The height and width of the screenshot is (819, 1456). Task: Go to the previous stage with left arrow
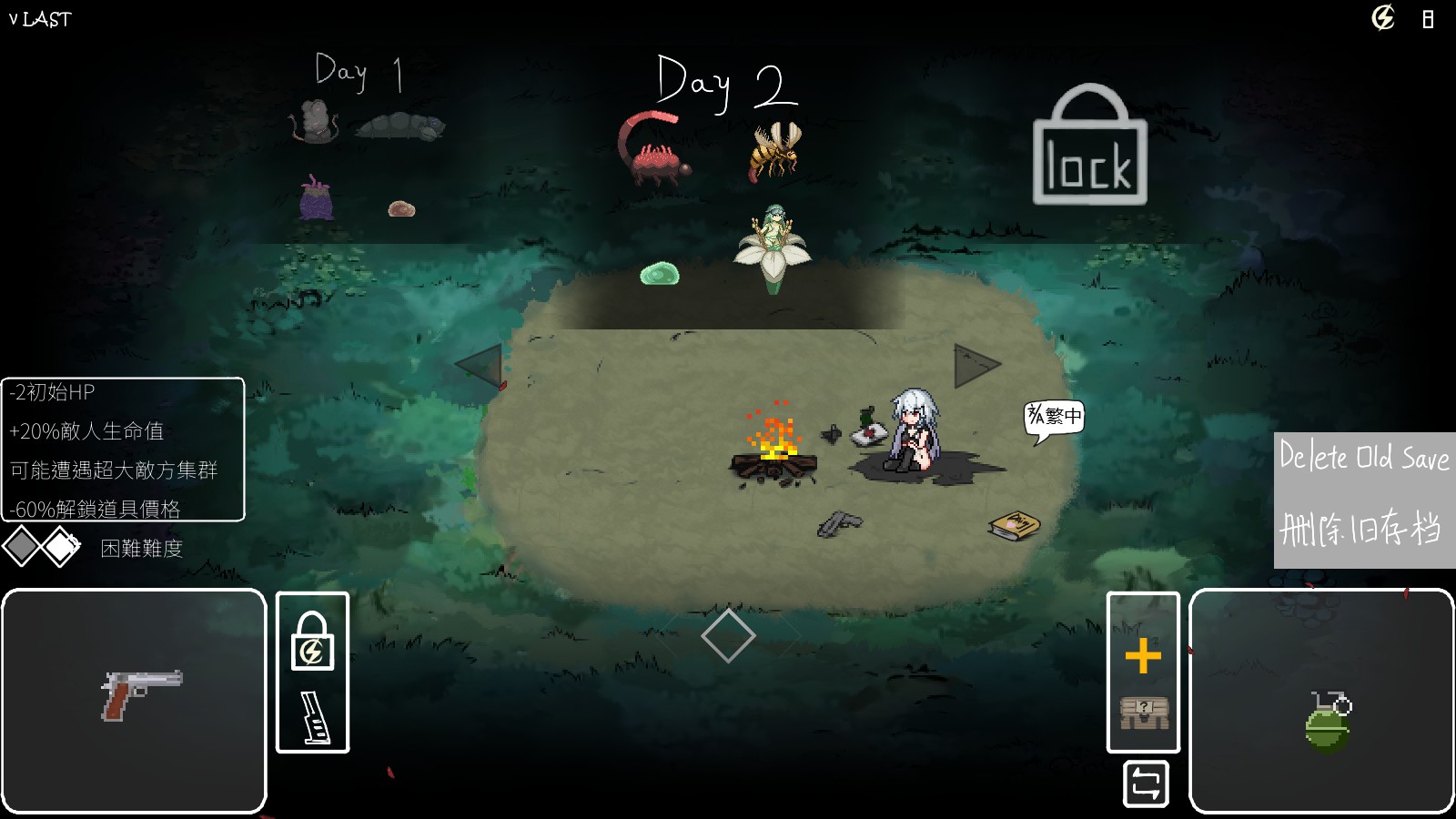pos(479,366)
